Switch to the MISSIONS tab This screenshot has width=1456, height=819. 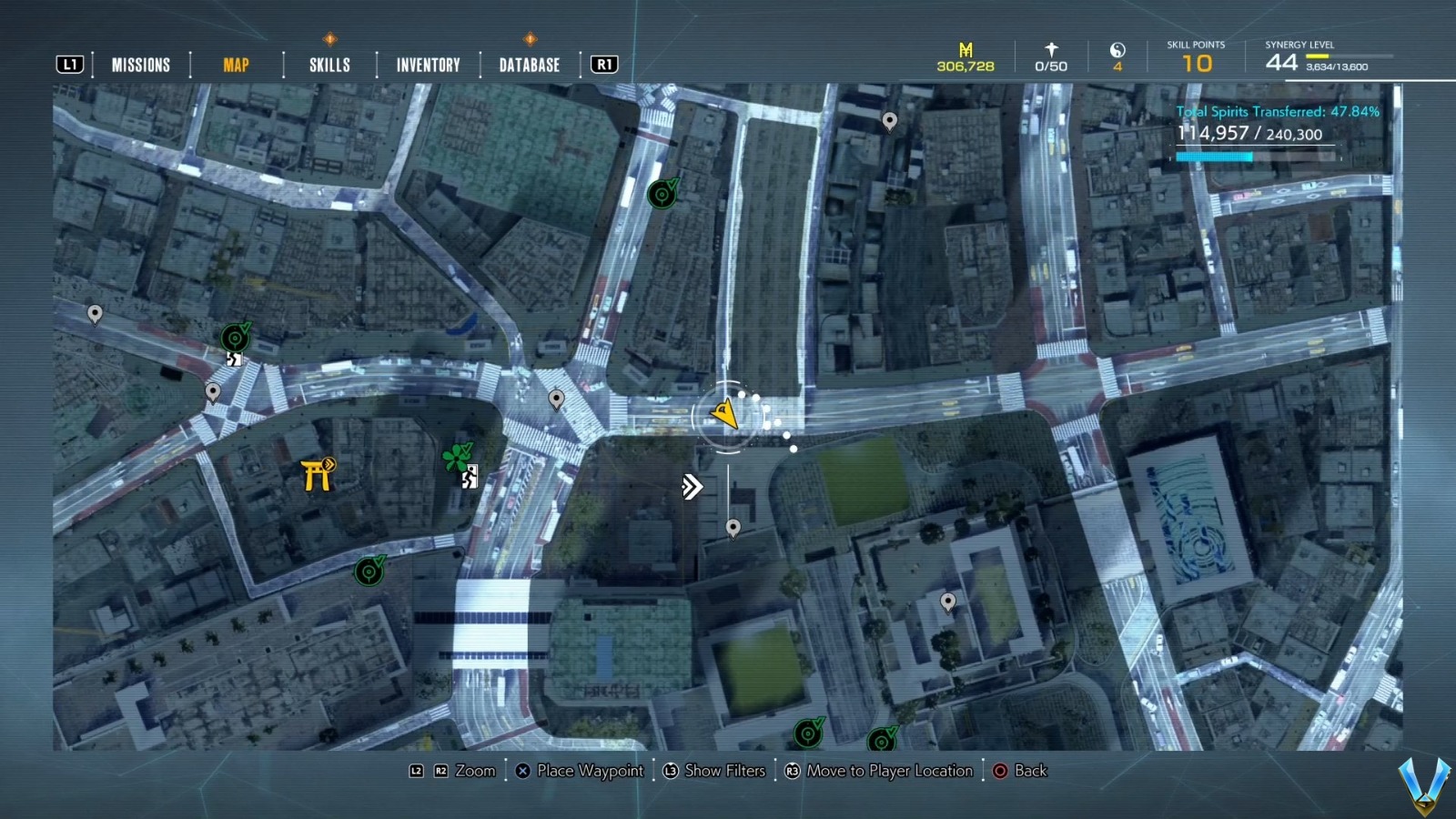[x=140, y=65]
